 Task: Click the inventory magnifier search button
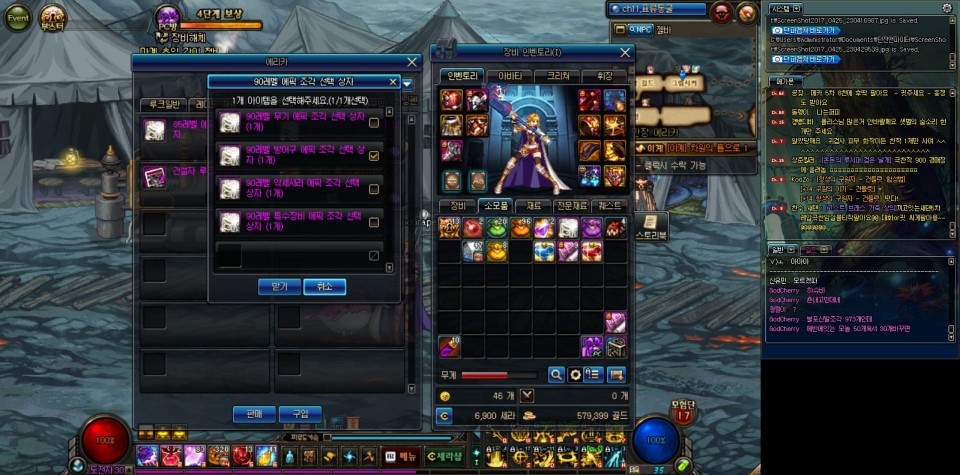tap(556, 374)
